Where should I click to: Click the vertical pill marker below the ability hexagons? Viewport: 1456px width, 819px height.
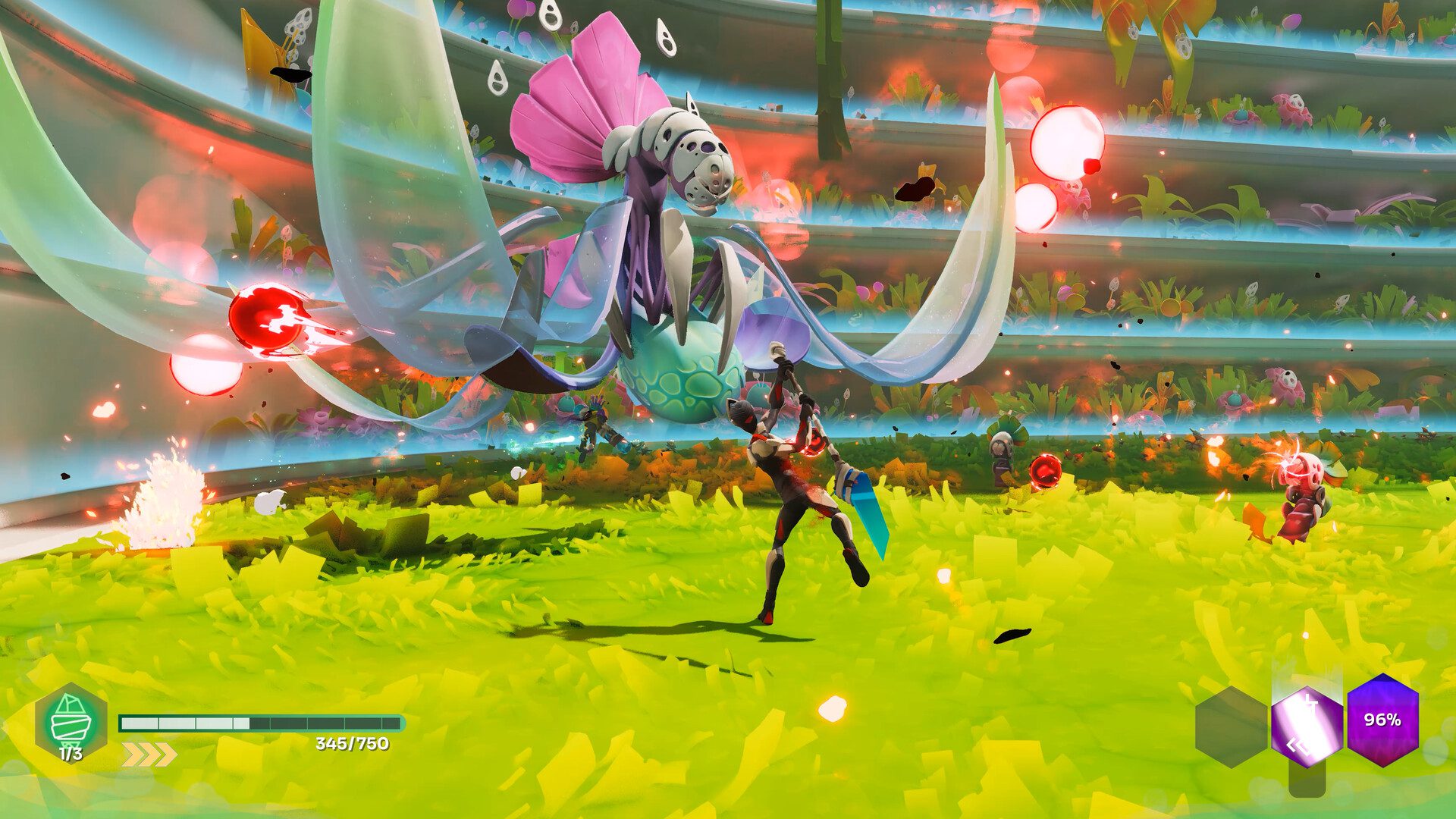(1307, 780)
